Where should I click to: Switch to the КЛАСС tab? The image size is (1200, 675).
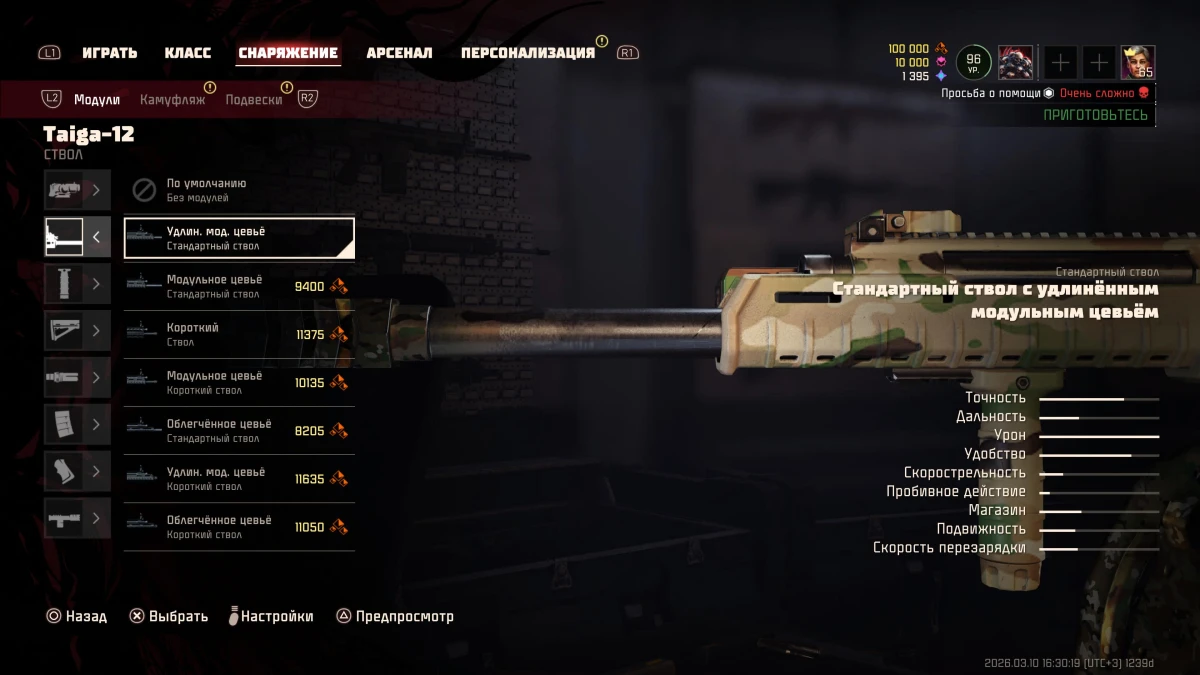coord(187,53)
